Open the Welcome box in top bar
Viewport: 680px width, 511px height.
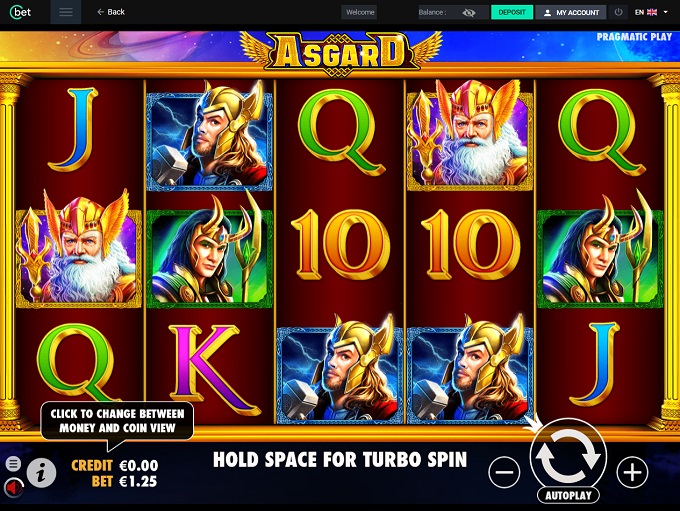359,12
